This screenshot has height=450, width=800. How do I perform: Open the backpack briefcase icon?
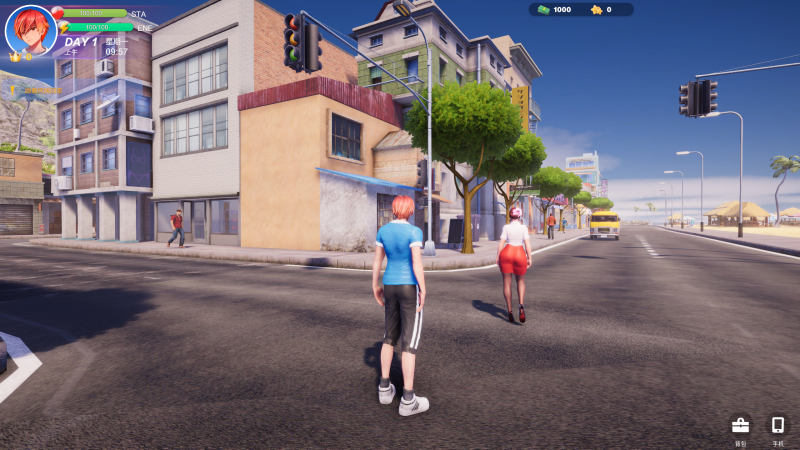coord(740,426)
